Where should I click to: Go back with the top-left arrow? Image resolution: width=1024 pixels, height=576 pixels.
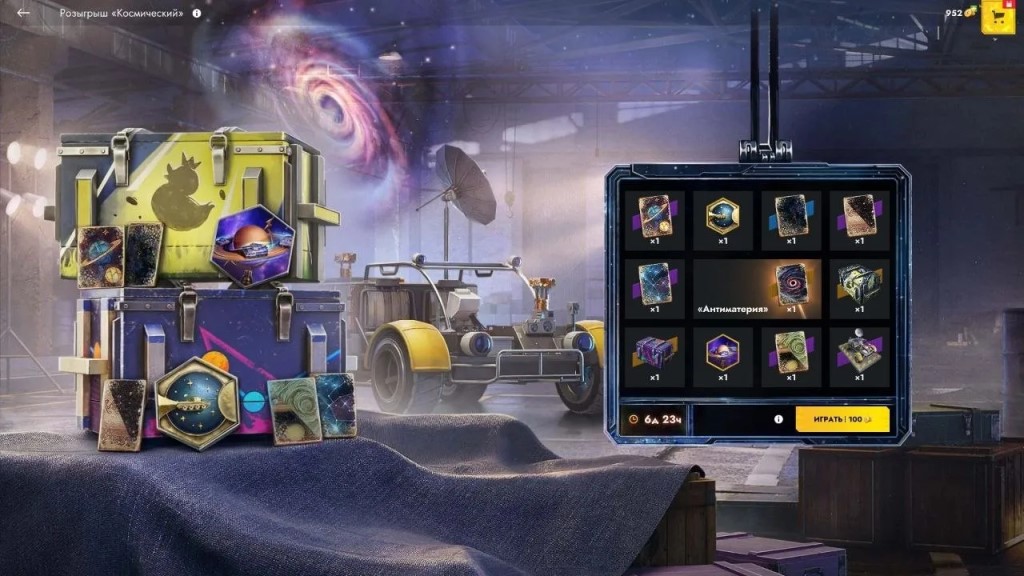tap(23, 13)
